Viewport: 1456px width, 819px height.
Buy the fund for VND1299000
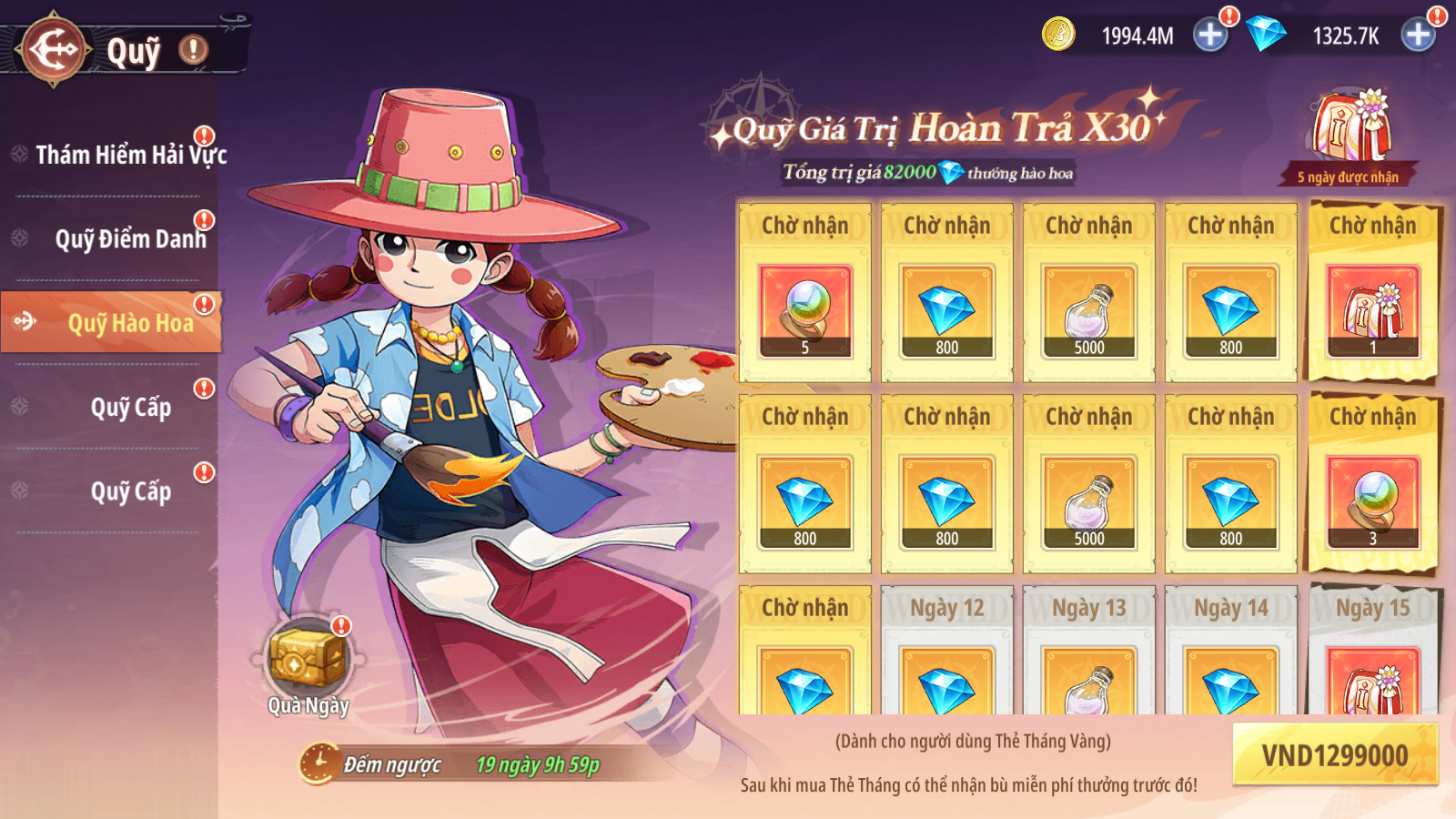[1334, 755]
